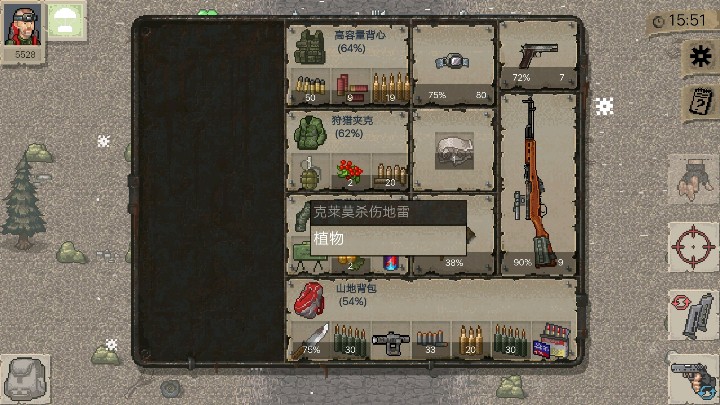Viewport: 720px width, 405px height.
Task: Tap the magazine reload button
Action: (x=692, y=314)
